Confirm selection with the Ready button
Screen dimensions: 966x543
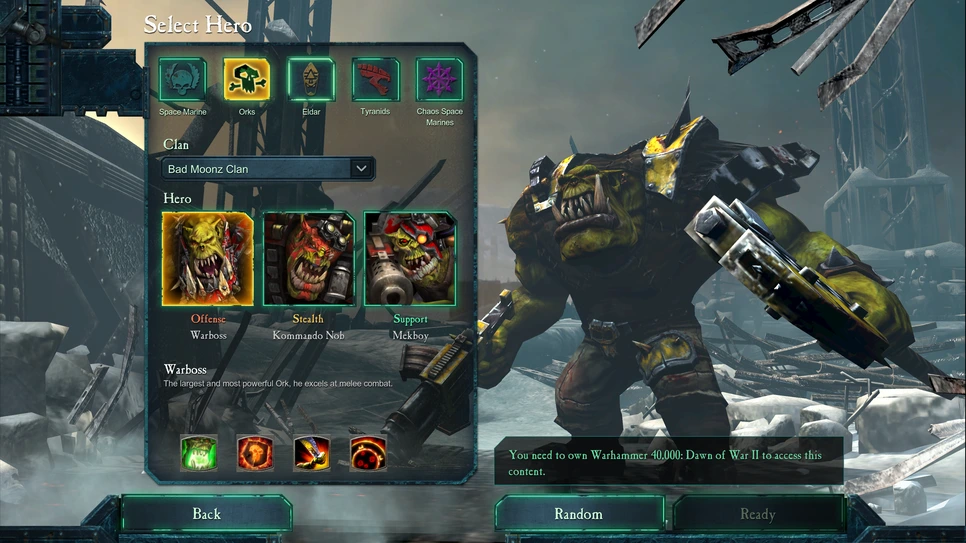tap(757, 514)
